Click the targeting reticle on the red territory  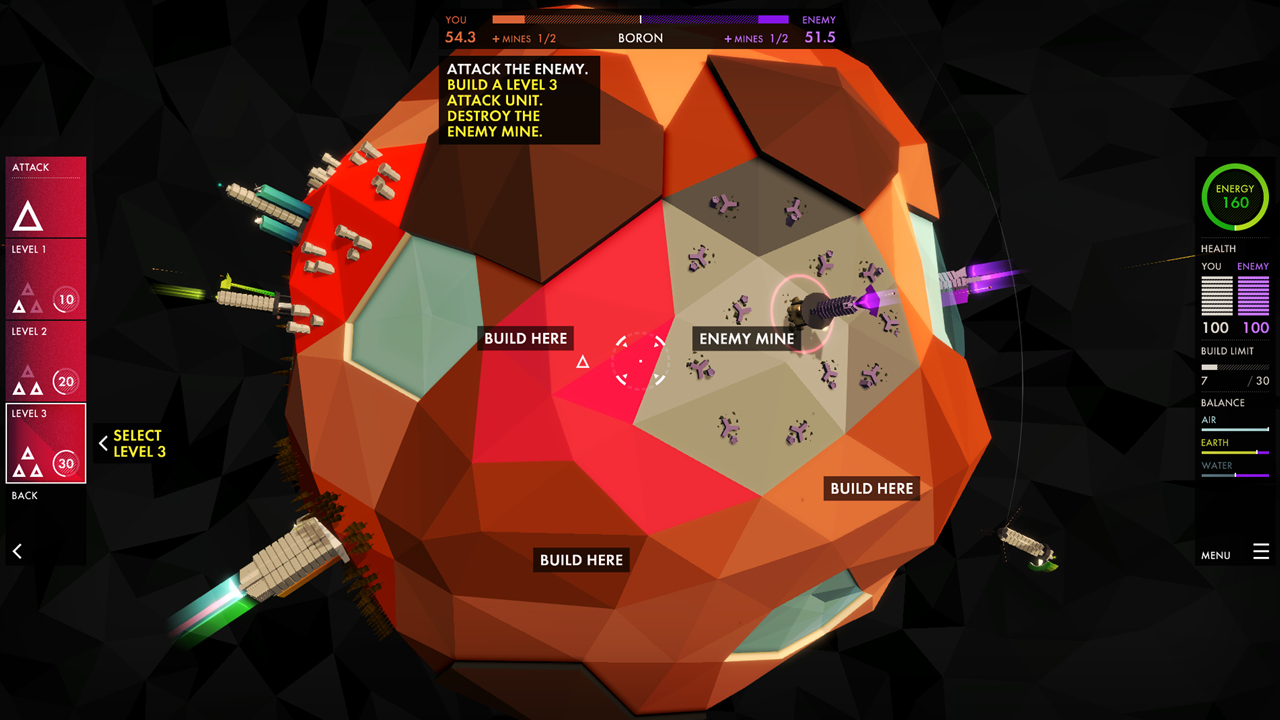640,362
